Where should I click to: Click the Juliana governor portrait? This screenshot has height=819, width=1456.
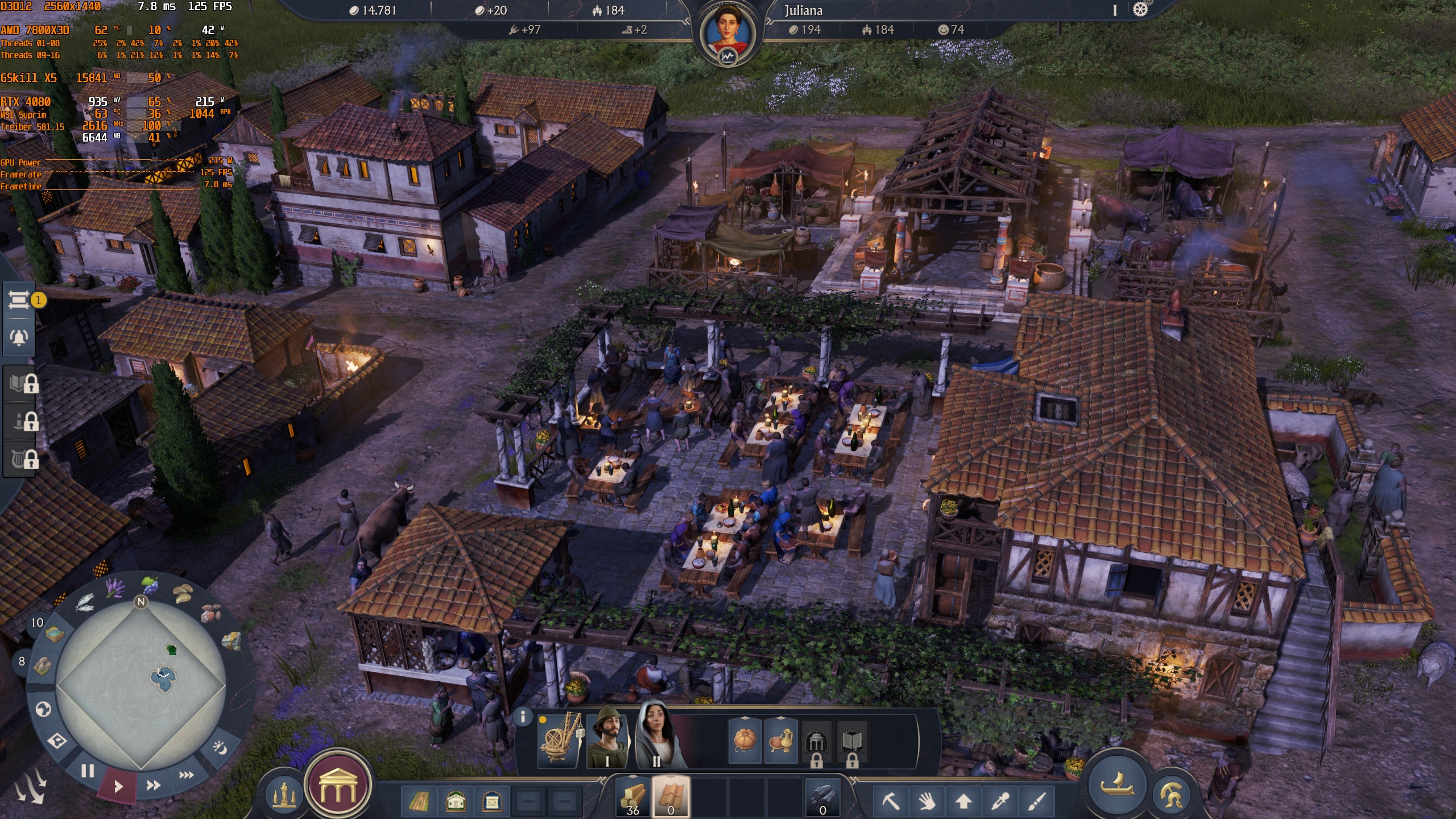point(727,33)
